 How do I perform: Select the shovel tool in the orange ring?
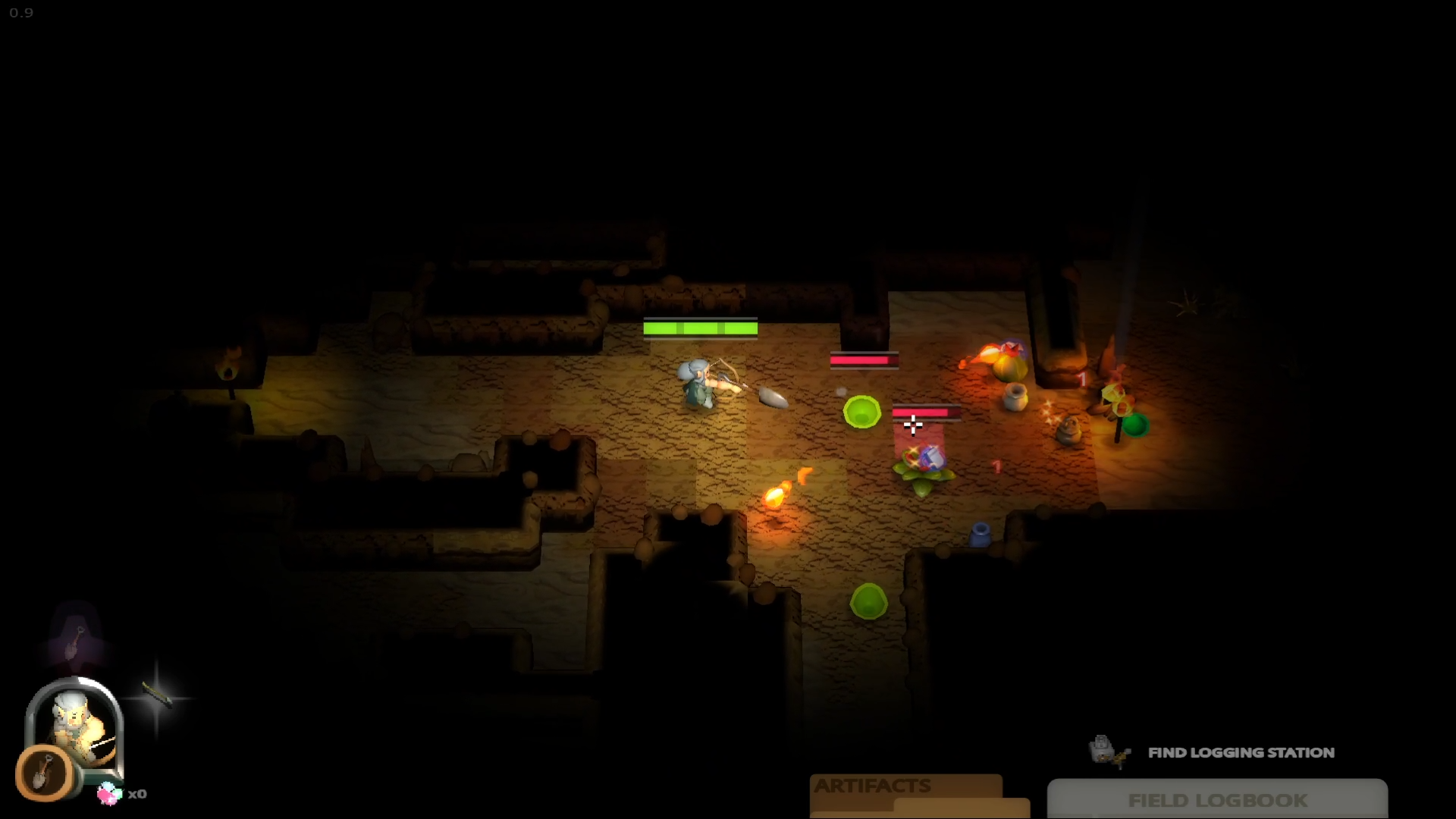tap(45, 773)
